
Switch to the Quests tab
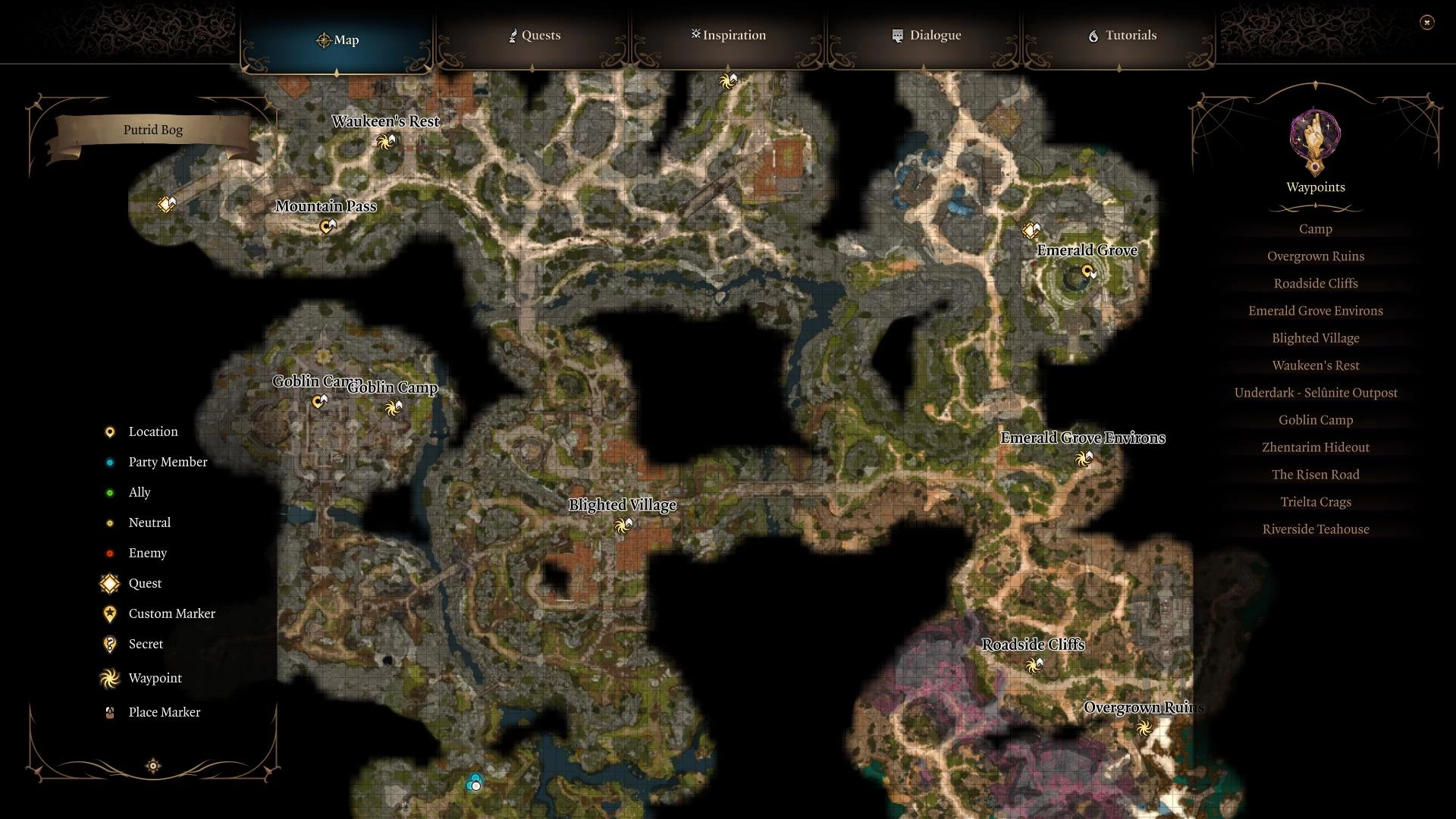coord(535,36)
